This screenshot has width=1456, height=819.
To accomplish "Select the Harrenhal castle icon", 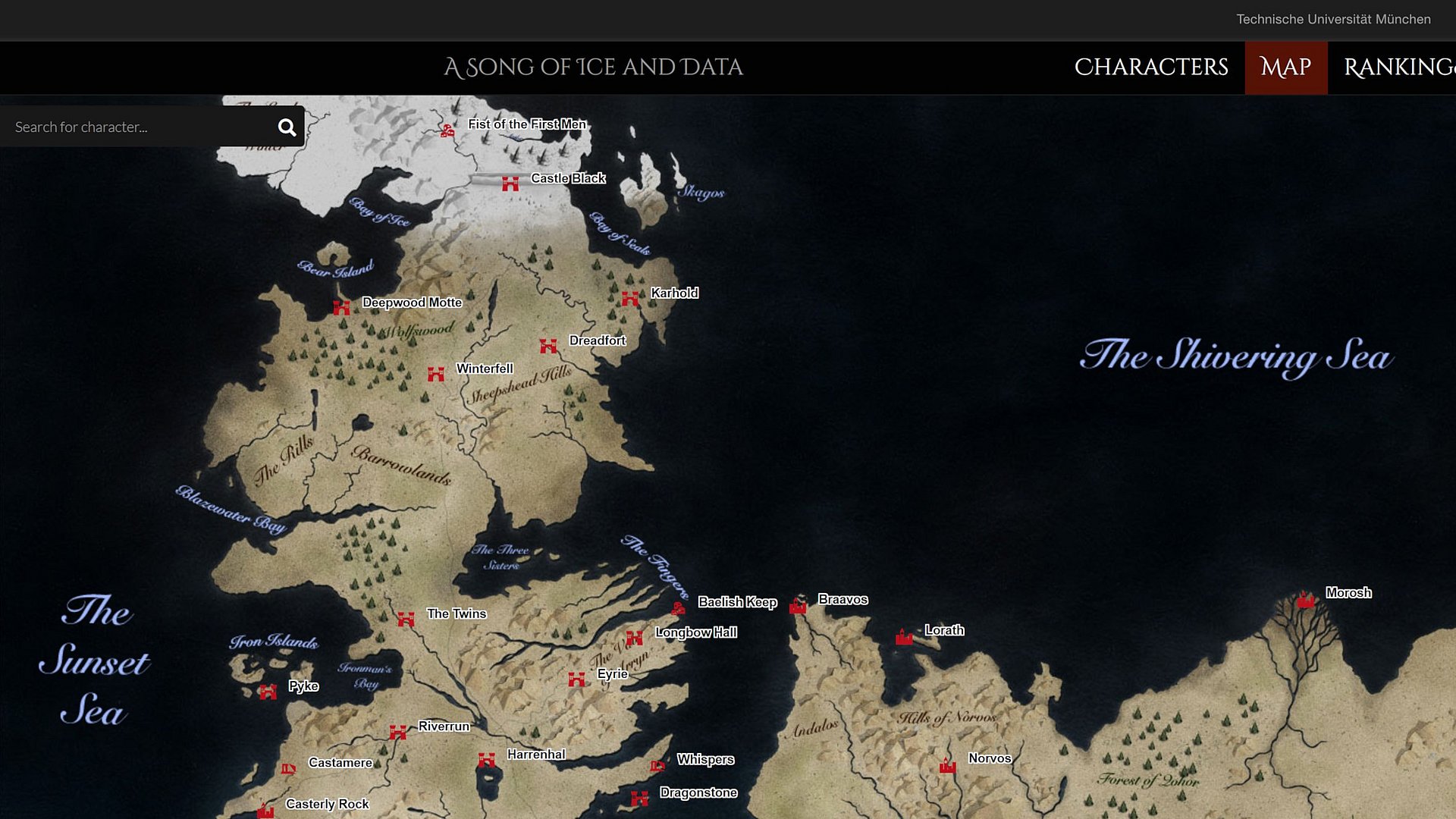I will pos(485,758).
